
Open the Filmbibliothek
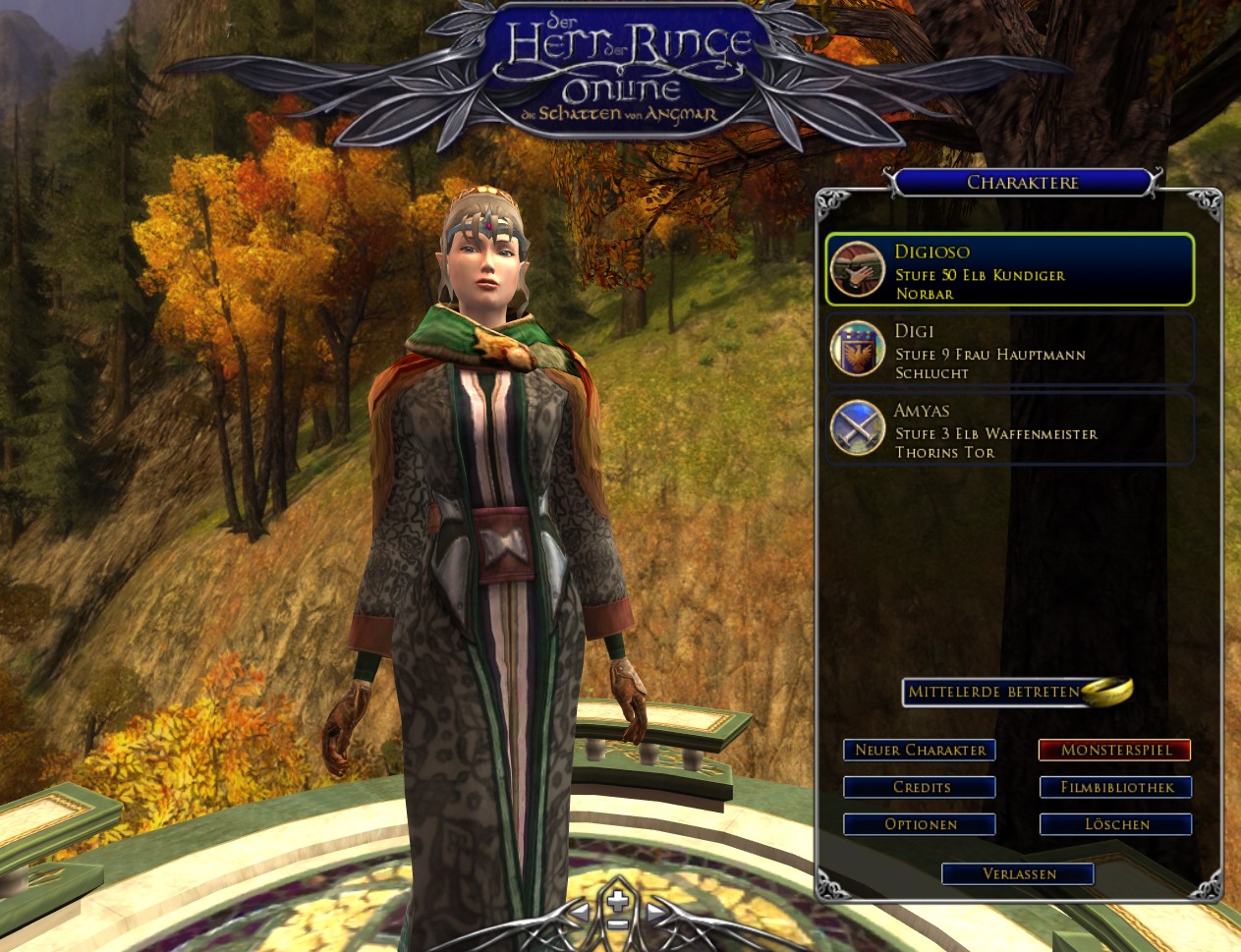click(x=1115, y=787)
